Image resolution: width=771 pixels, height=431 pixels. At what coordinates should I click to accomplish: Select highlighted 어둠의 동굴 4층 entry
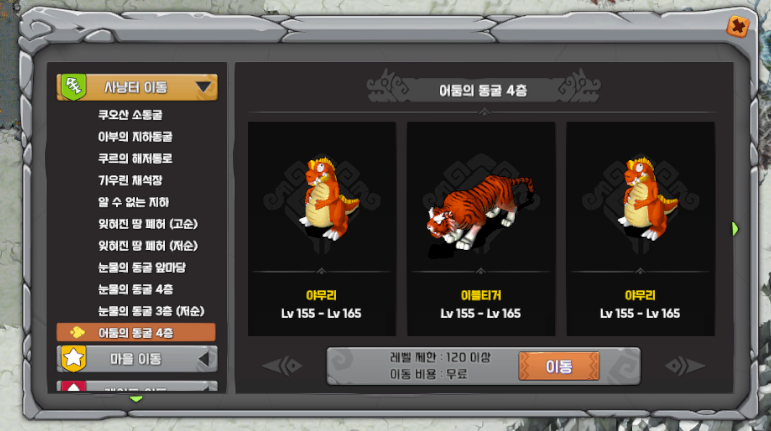click(x=137, y=332)
